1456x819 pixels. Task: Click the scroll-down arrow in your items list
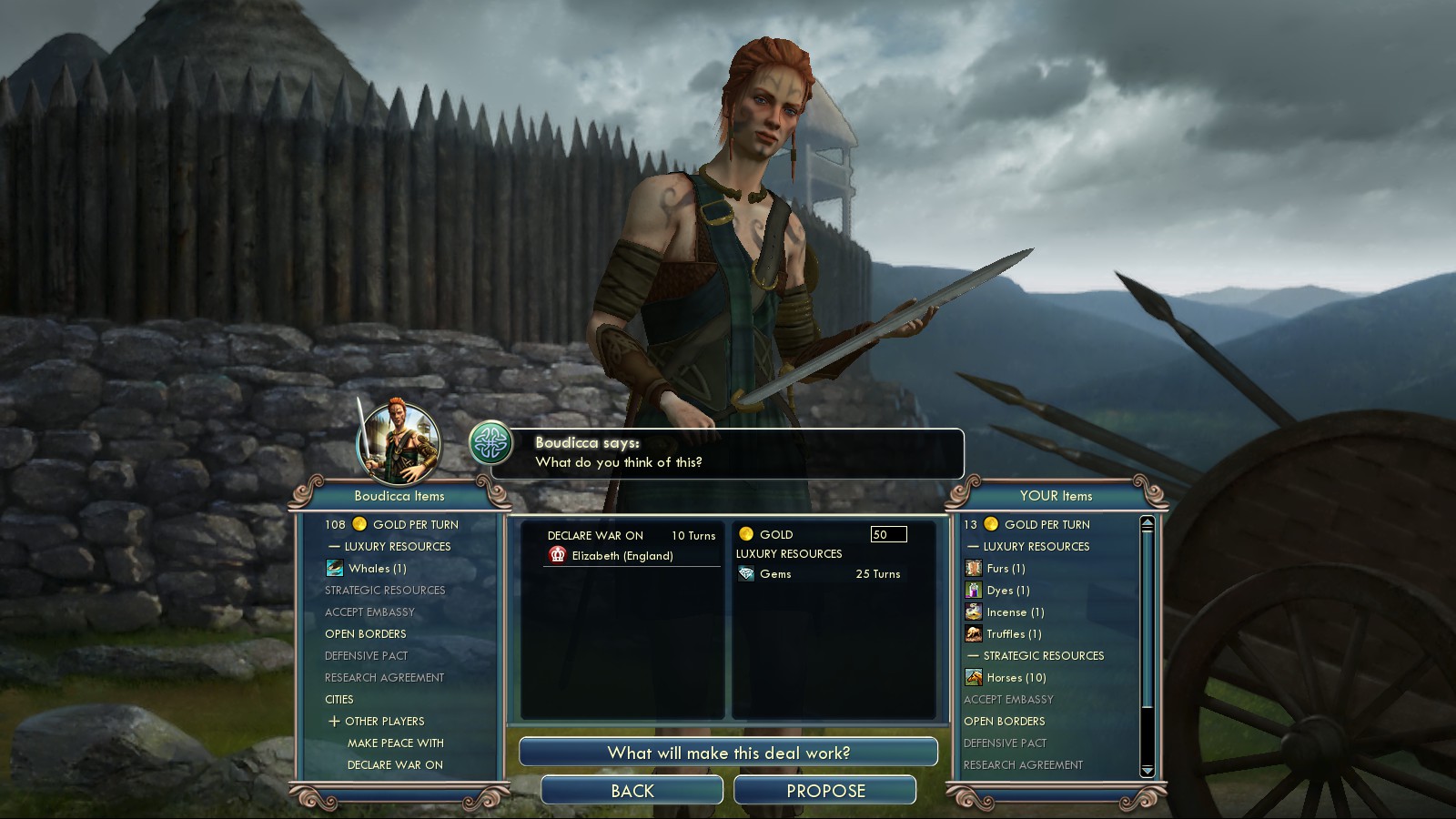(1147, 770)
